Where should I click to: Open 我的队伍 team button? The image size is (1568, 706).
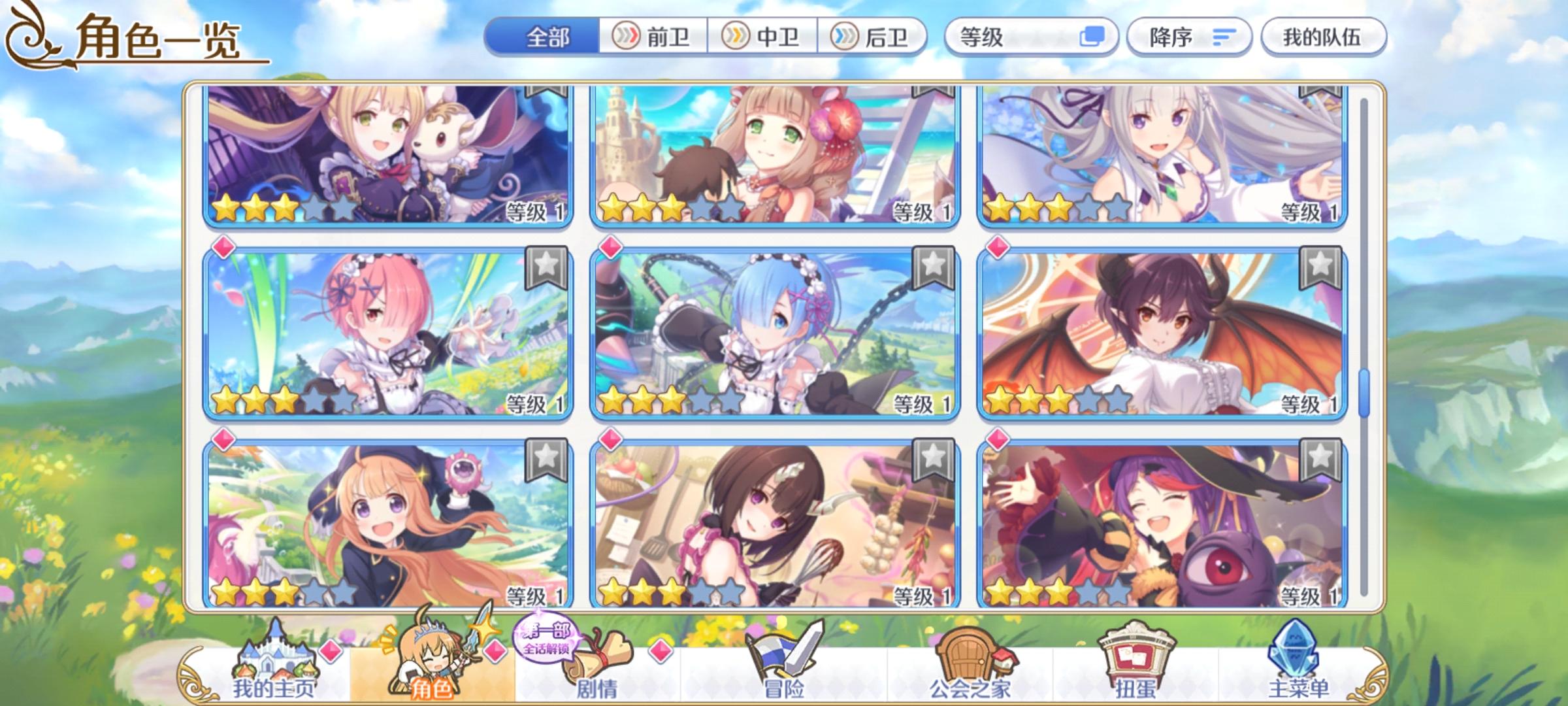(1326, 38)
